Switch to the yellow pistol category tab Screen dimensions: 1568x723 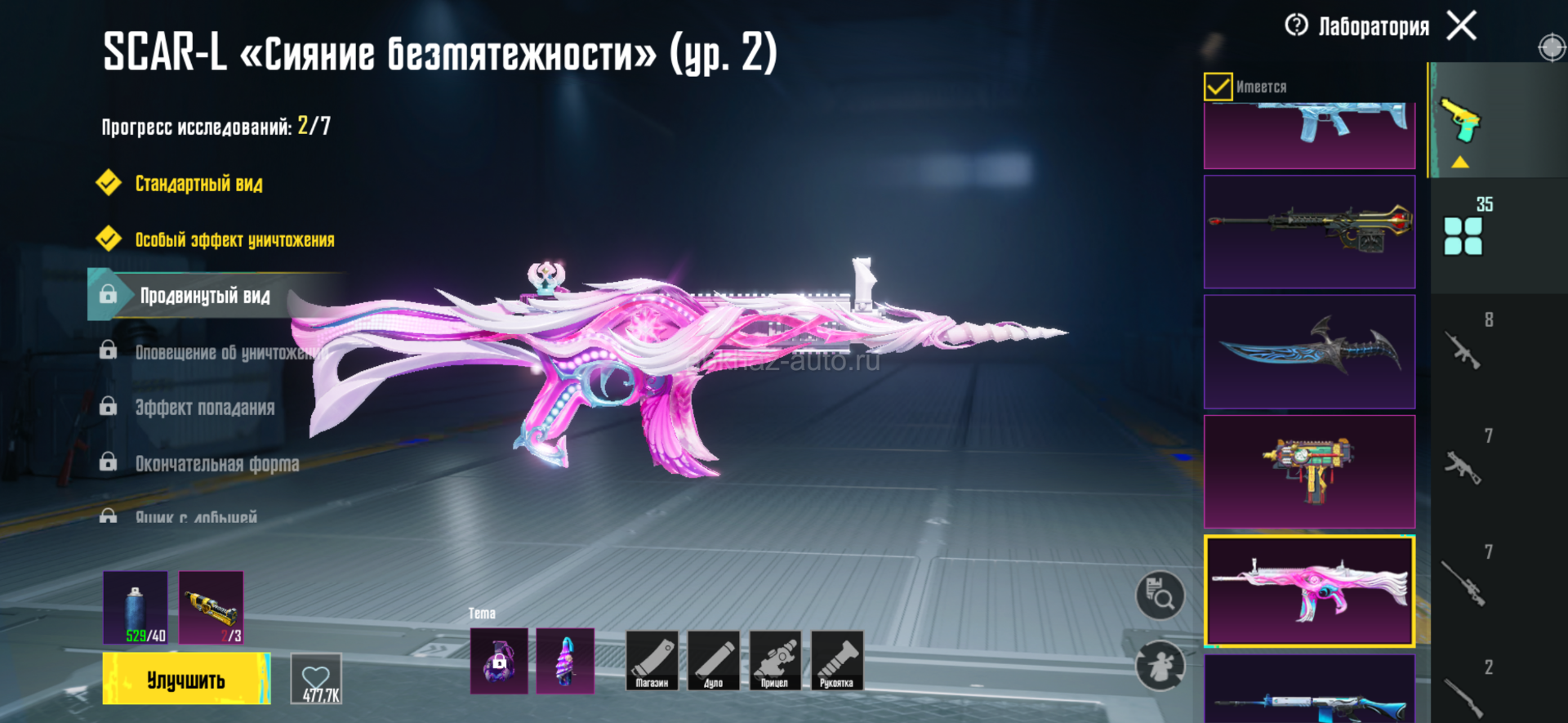[x=1461, y=123]
